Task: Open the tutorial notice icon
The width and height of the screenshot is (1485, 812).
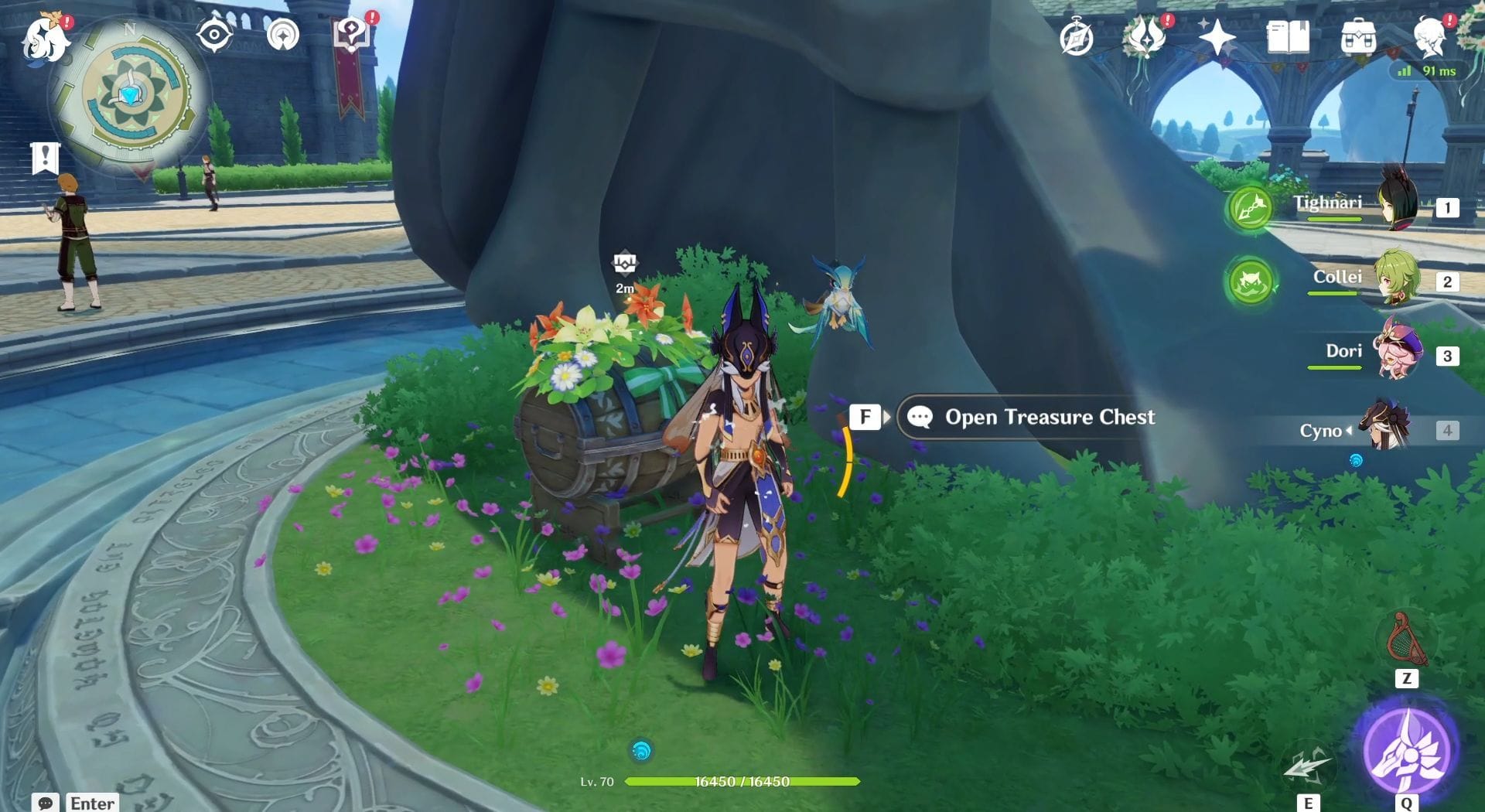Action: 350,35
